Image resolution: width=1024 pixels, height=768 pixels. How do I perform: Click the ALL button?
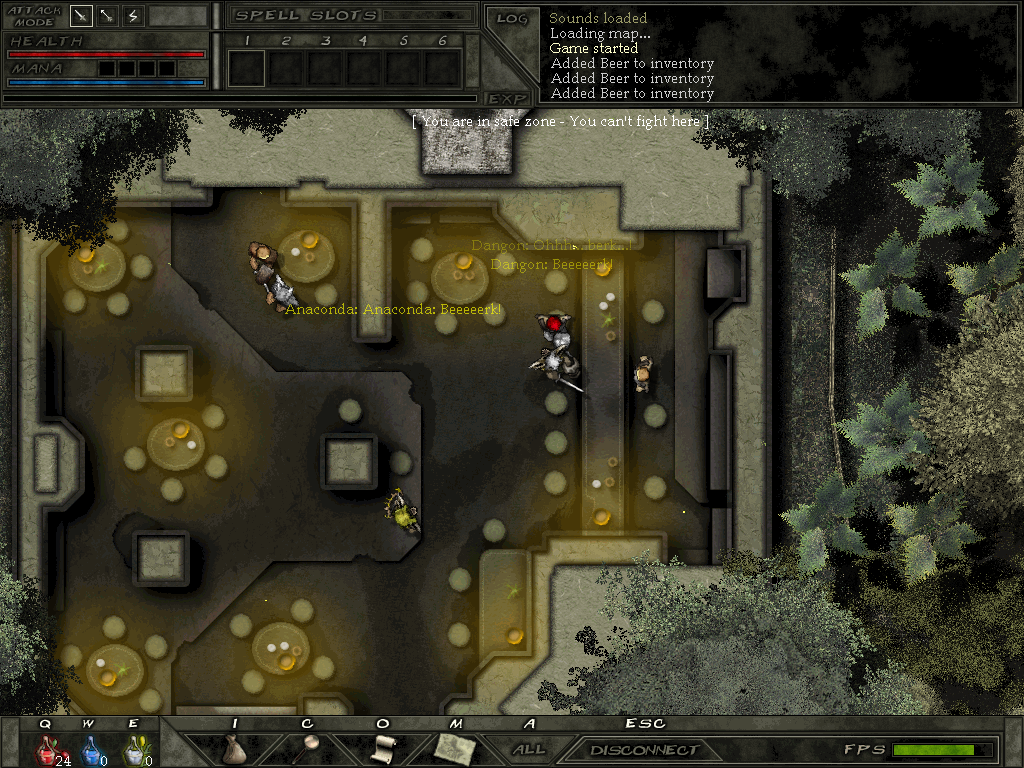click(x=529, y=749)
